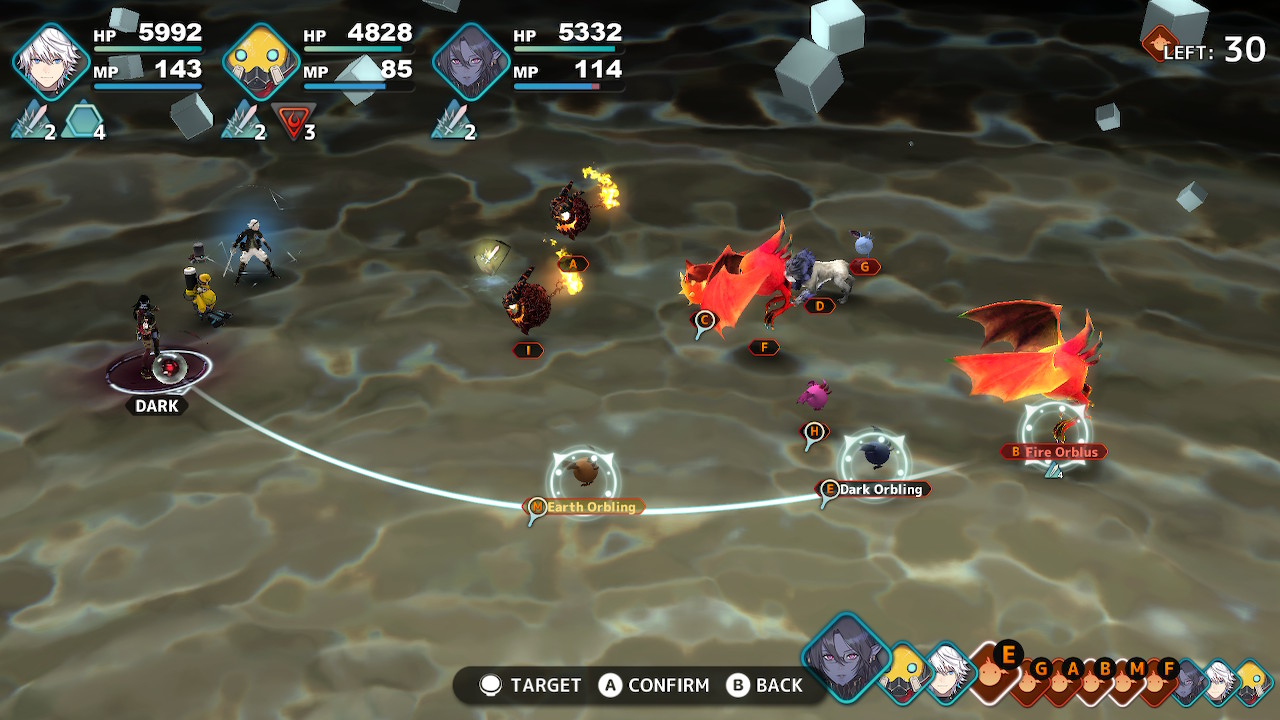Target the Dark Orbling enemy label

873,489
